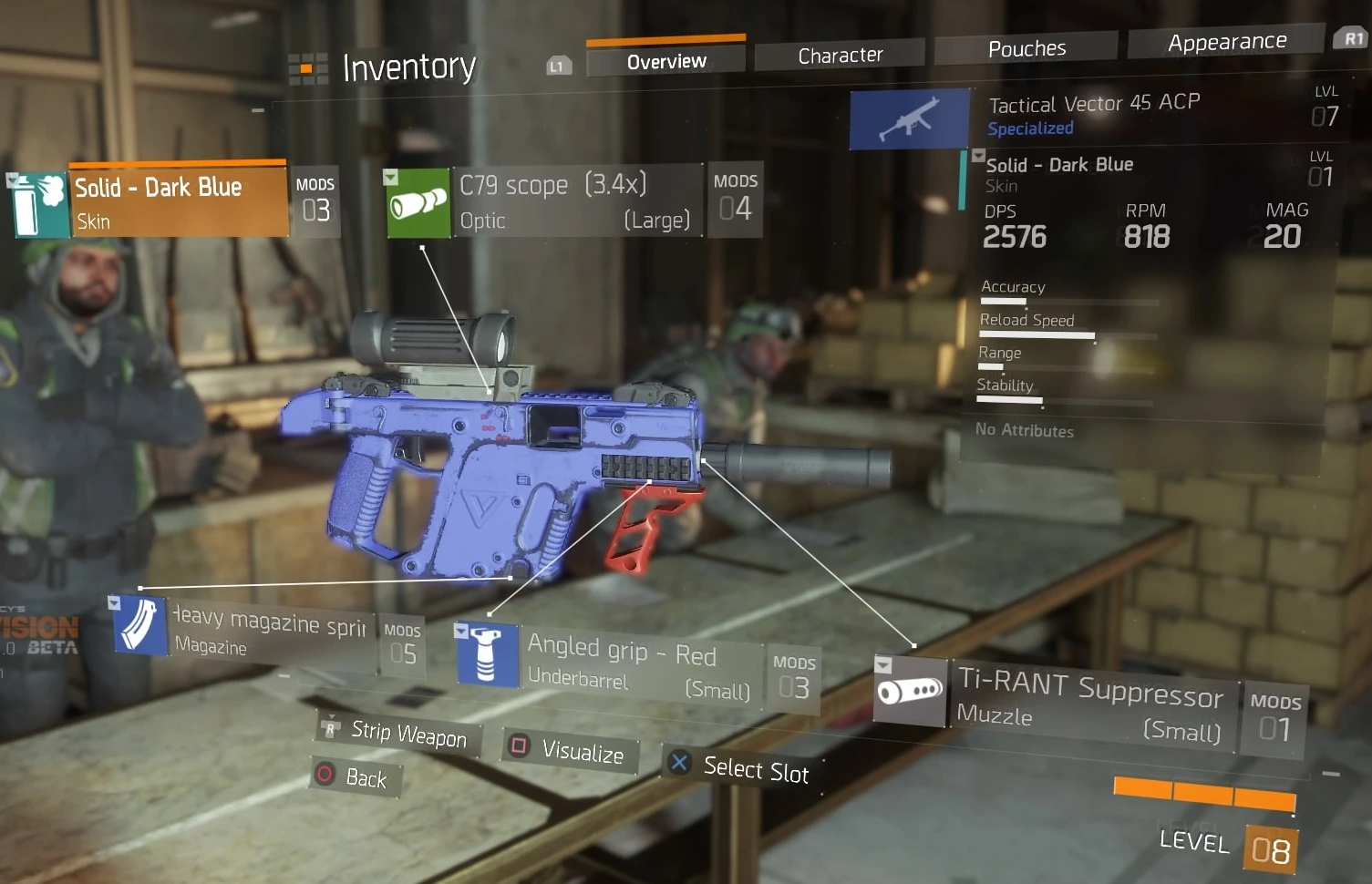The width and height of the screenshot is (1372, 884).
Task: Select the Solid - Dark Blue skin slot
Action: click(x=179, y=202)
